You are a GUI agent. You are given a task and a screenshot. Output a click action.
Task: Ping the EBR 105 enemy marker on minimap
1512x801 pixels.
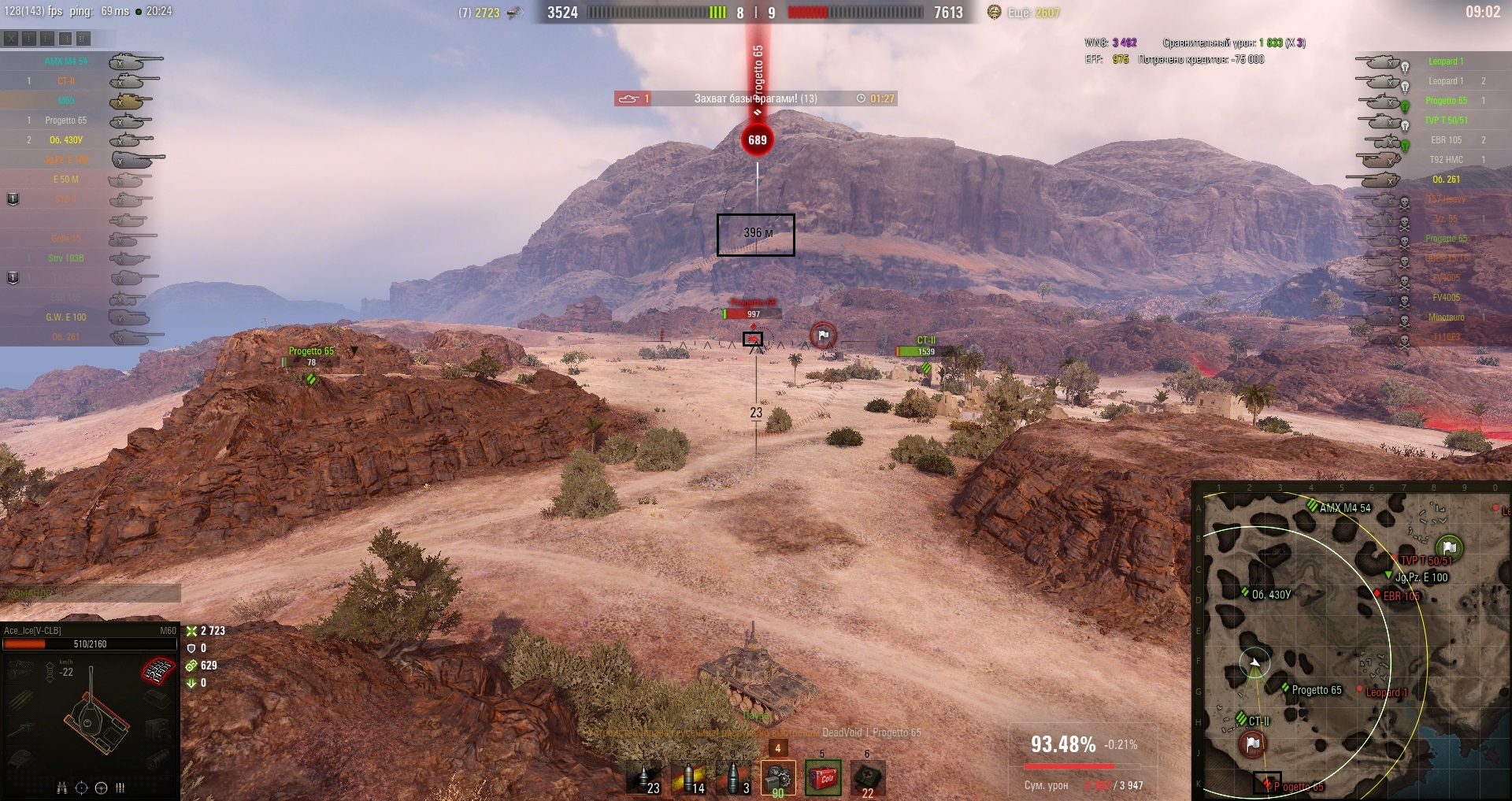coord(1377,593)
